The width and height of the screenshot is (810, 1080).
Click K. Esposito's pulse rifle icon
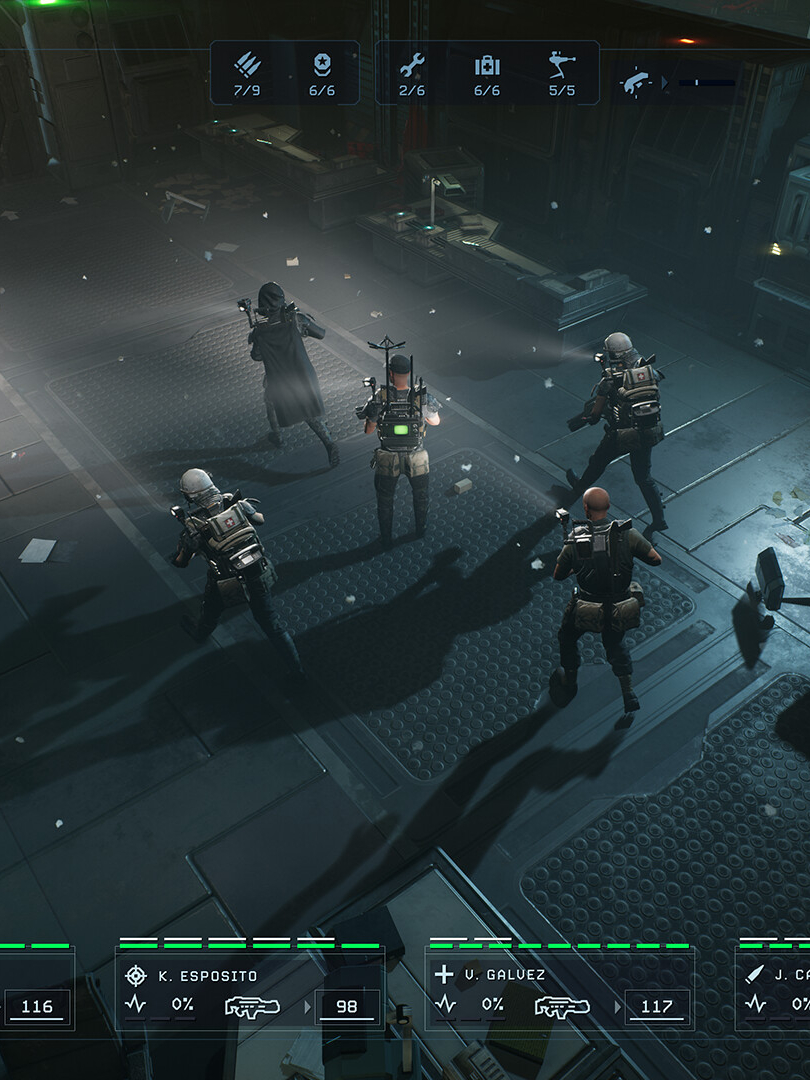tap(253, 1005)
